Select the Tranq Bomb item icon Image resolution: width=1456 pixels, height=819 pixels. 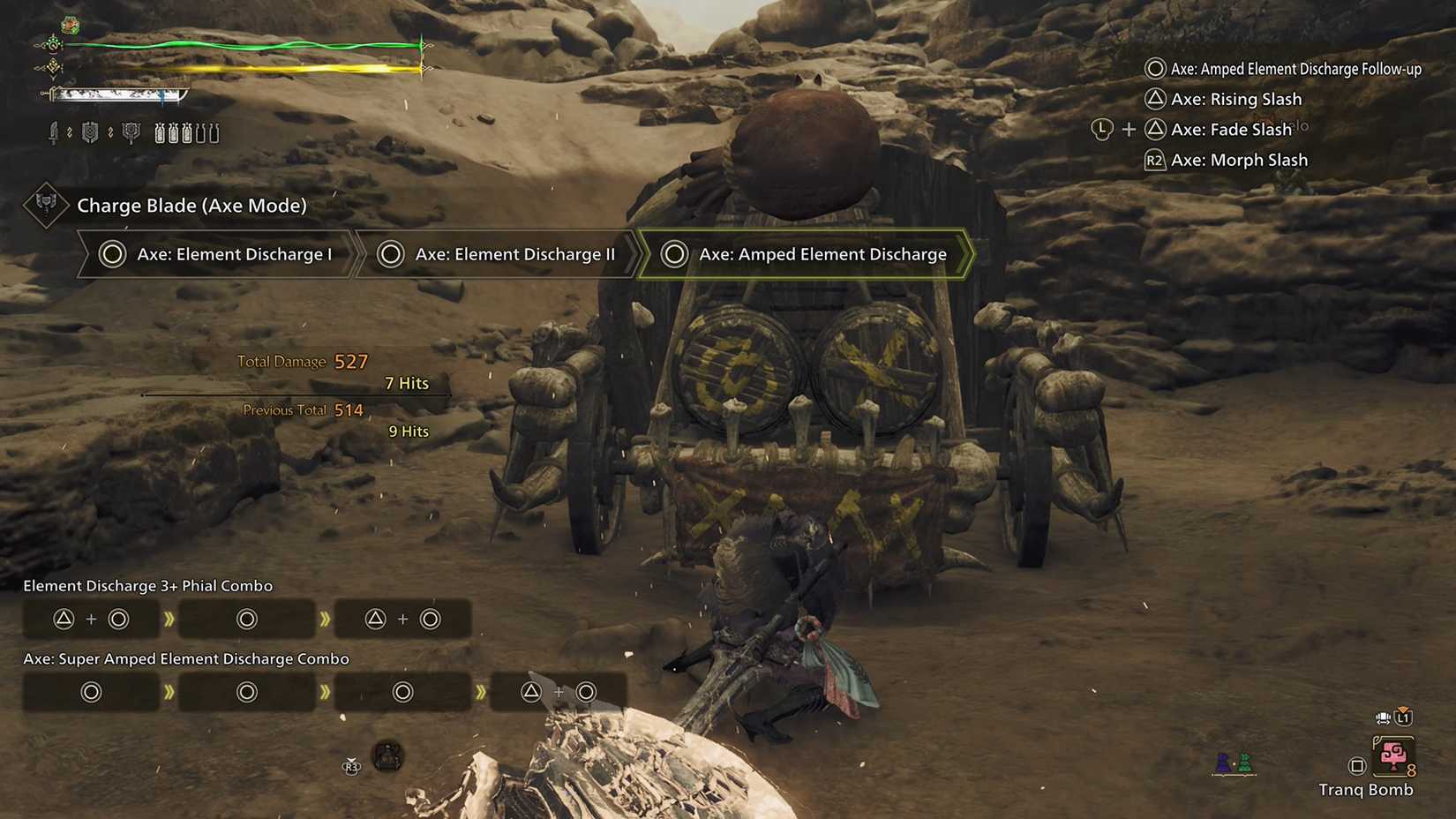coord(1393,756)
